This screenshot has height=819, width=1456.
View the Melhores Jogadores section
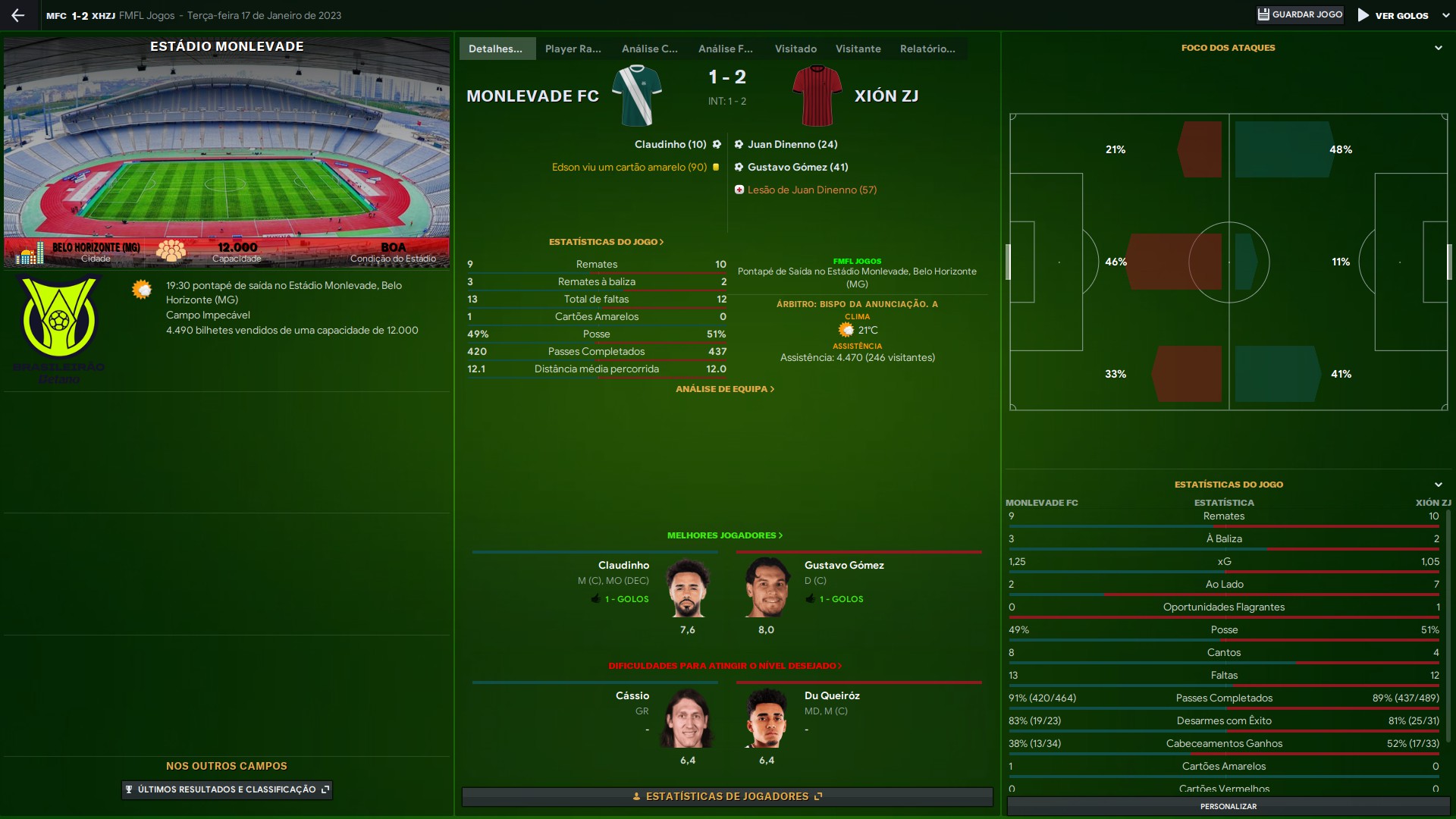point(724,535)
